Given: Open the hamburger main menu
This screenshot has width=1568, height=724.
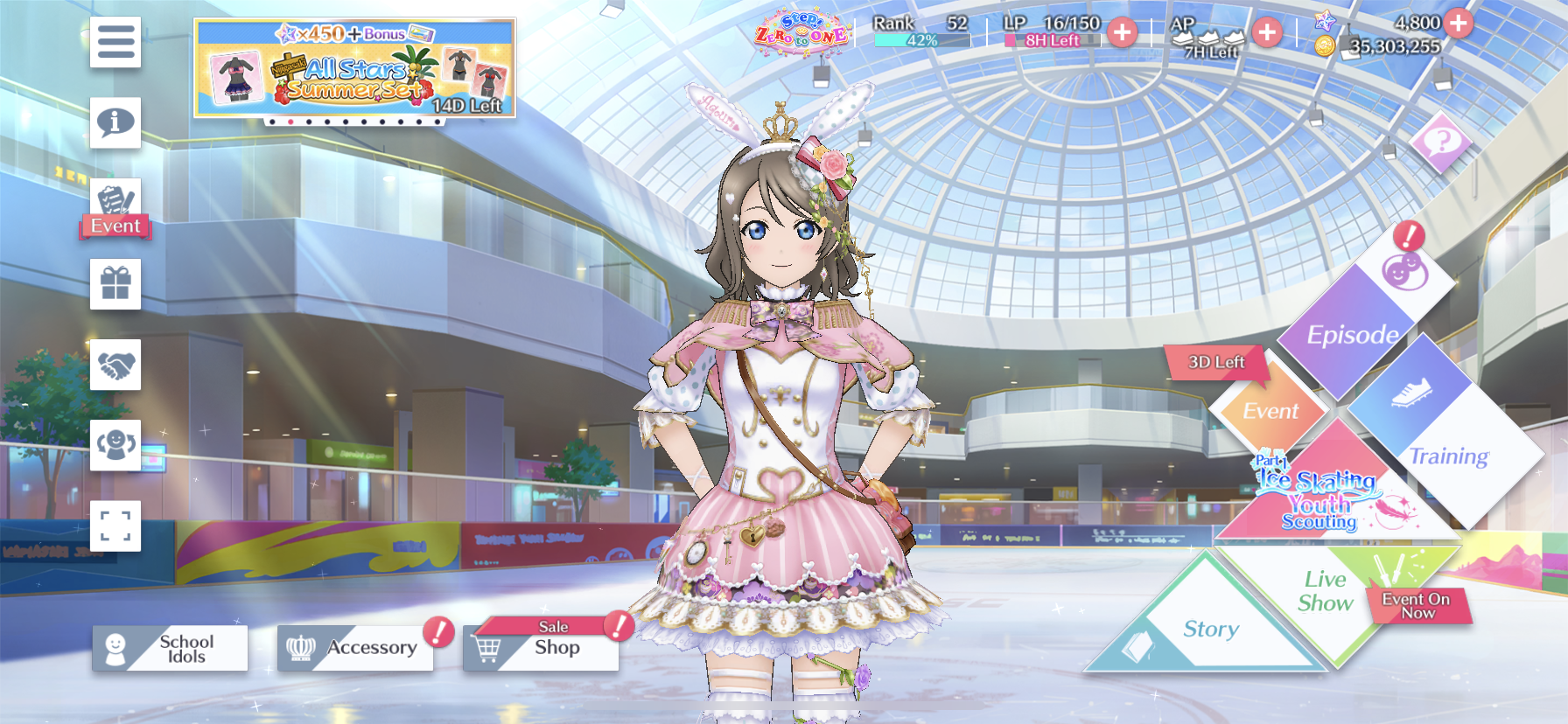Looking at the screenshot, I should (x=115, y=42).
